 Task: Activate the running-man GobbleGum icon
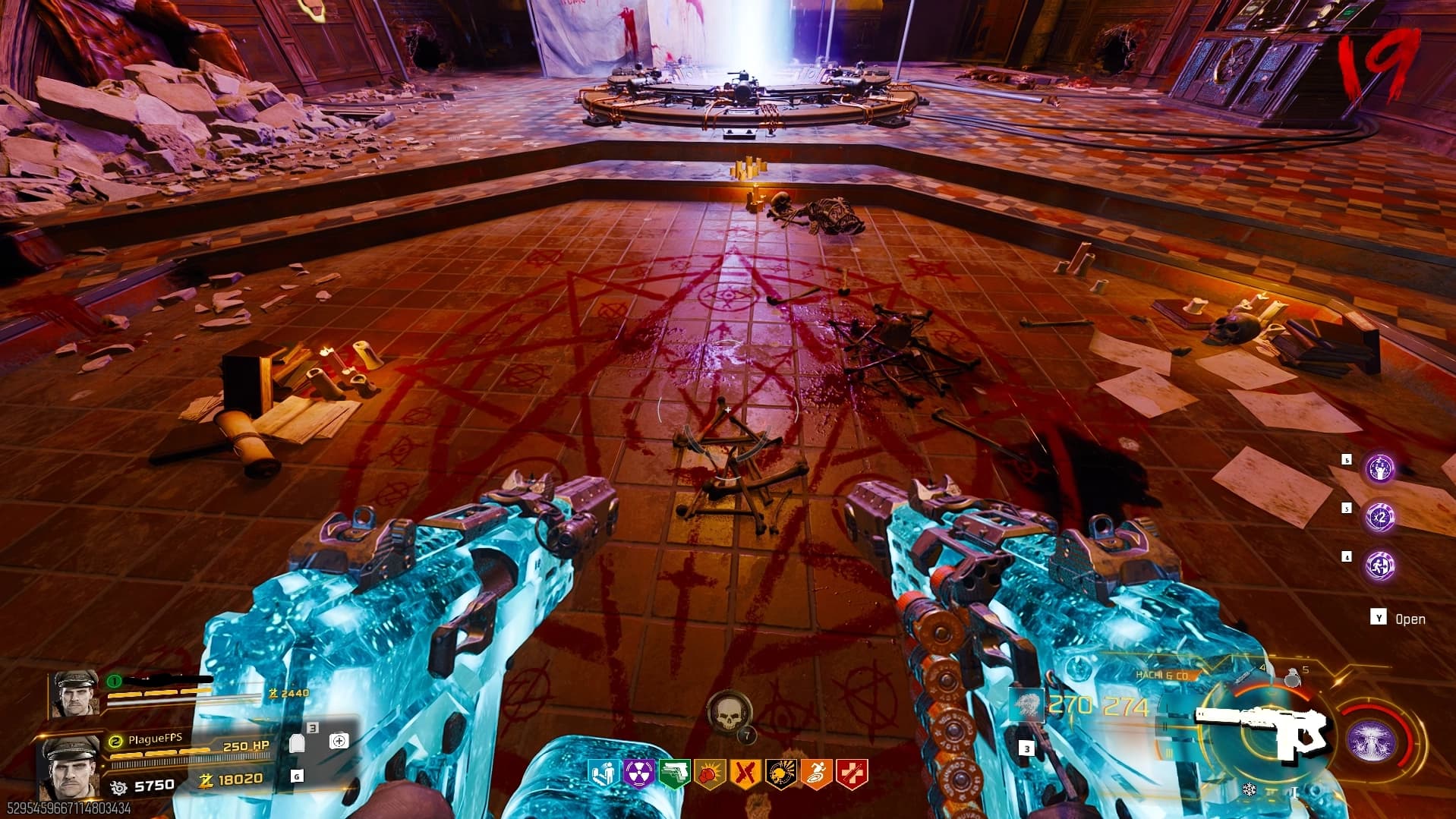point(1379,565)
